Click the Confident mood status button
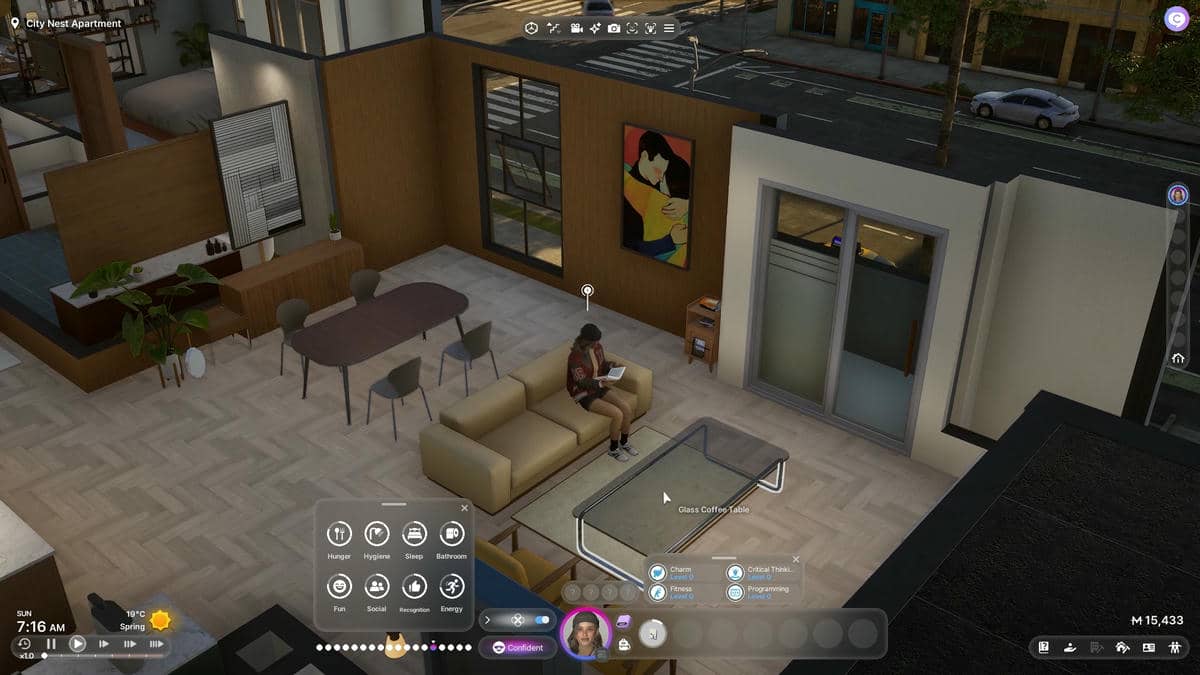Image resolution: width=1200 pixels, height=675 pixels. 518,647
